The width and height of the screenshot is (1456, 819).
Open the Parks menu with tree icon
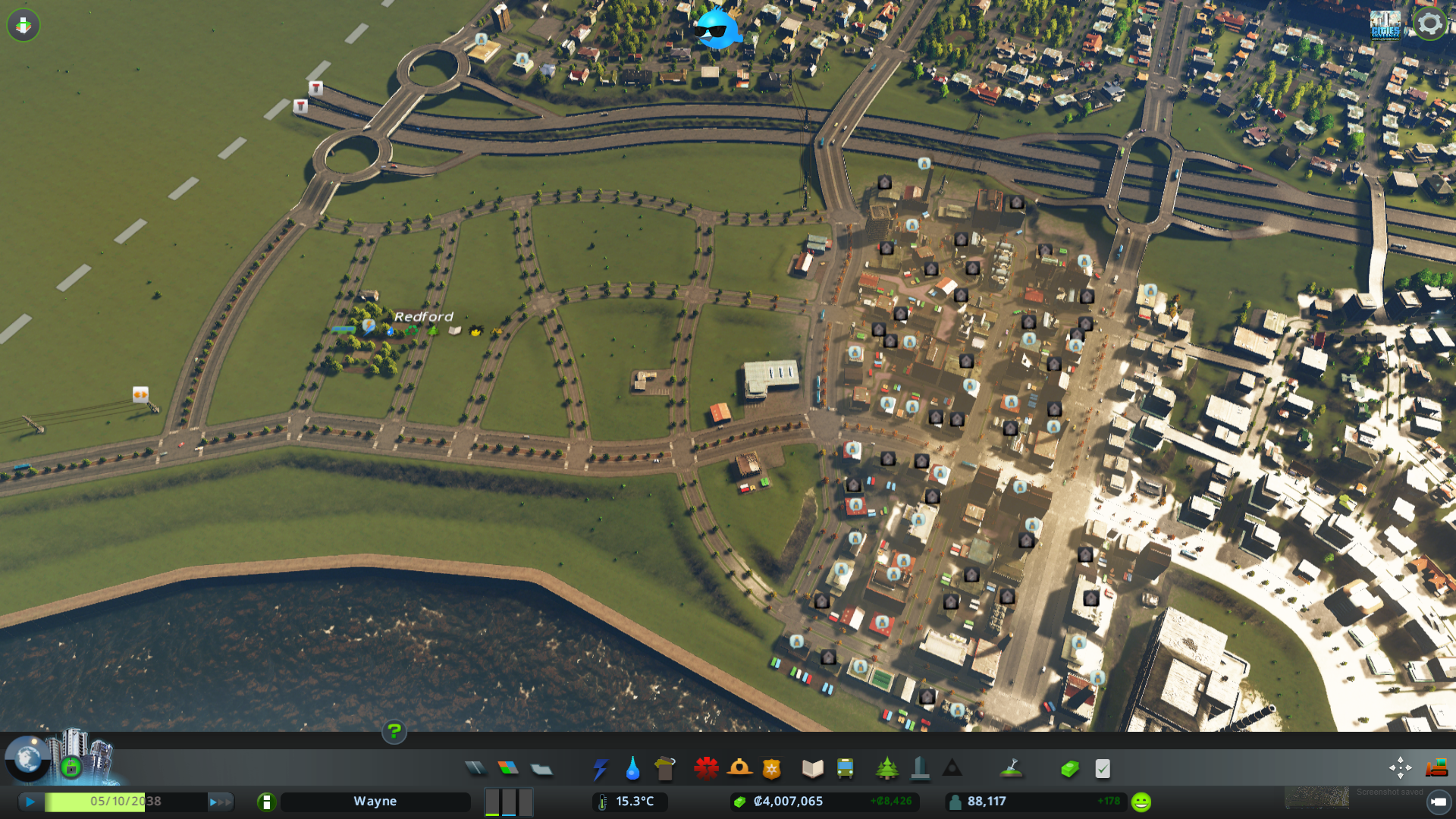tap(888, 768)
